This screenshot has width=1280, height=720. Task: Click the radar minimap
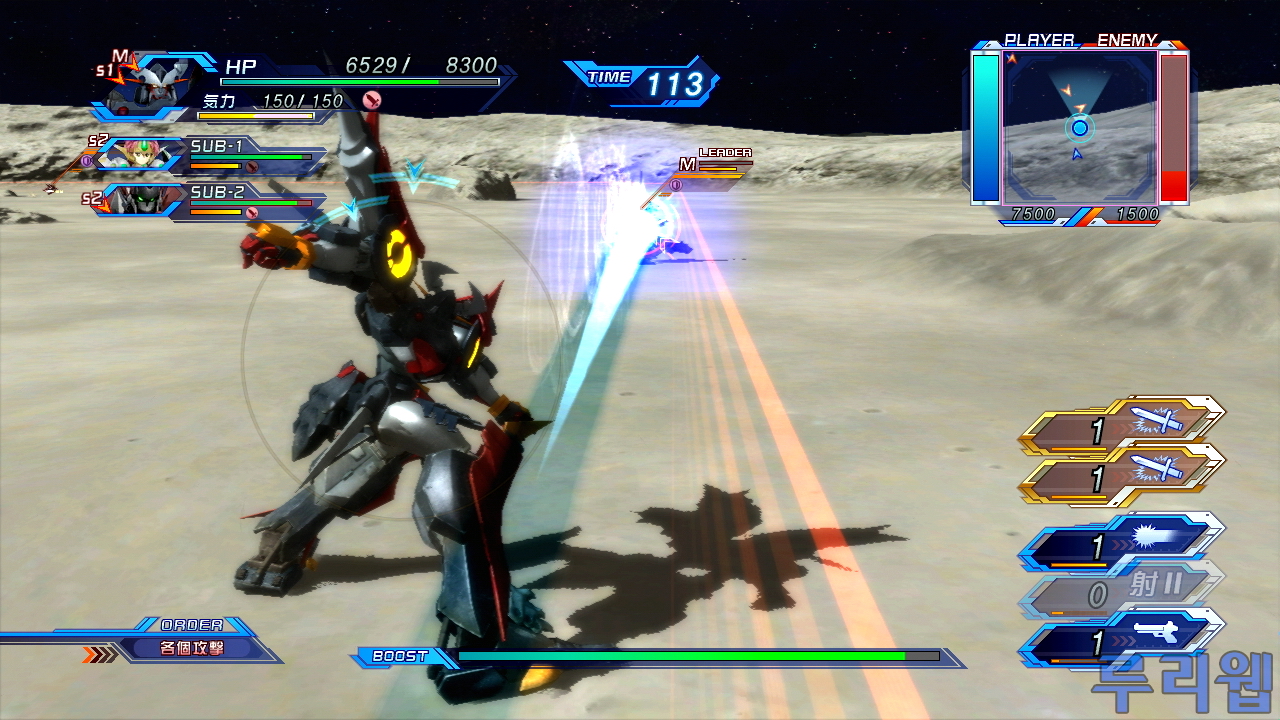[x=1080, y=125]
